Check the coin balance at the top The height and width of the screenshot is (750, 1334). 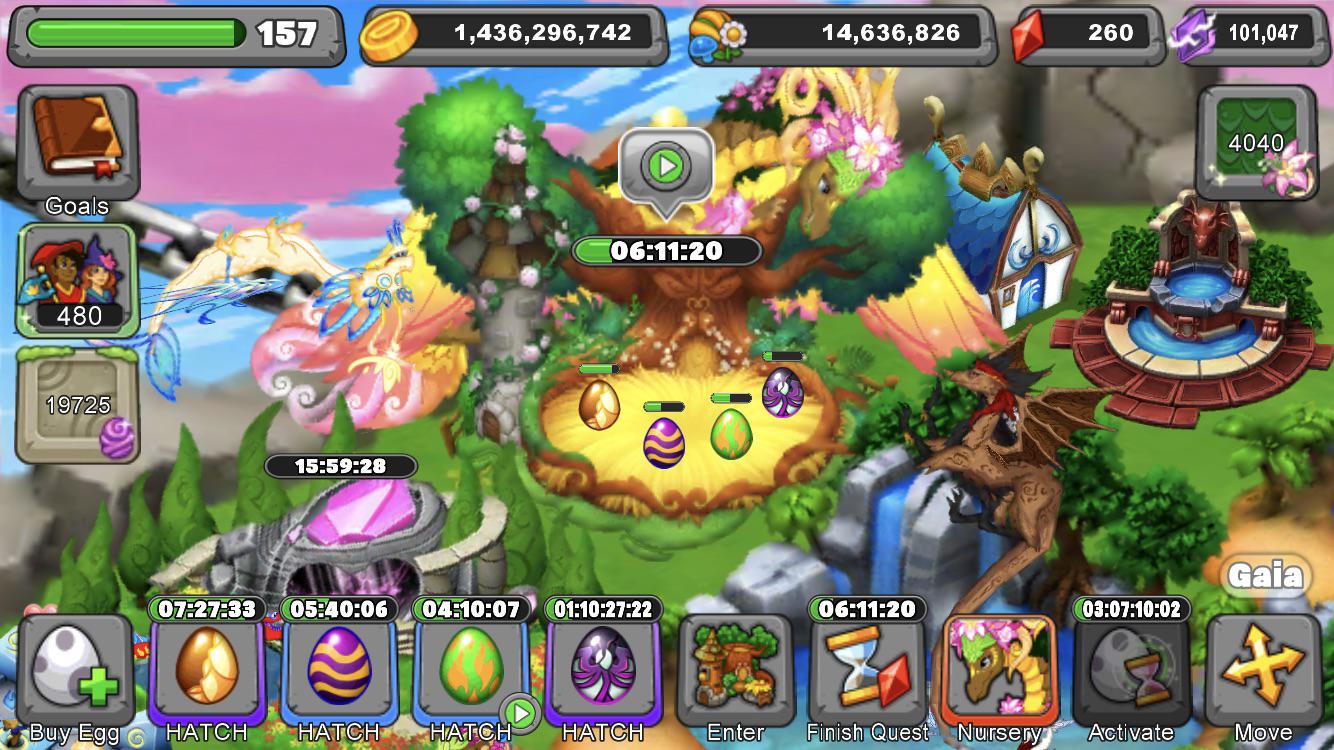[x=510, y=33]
